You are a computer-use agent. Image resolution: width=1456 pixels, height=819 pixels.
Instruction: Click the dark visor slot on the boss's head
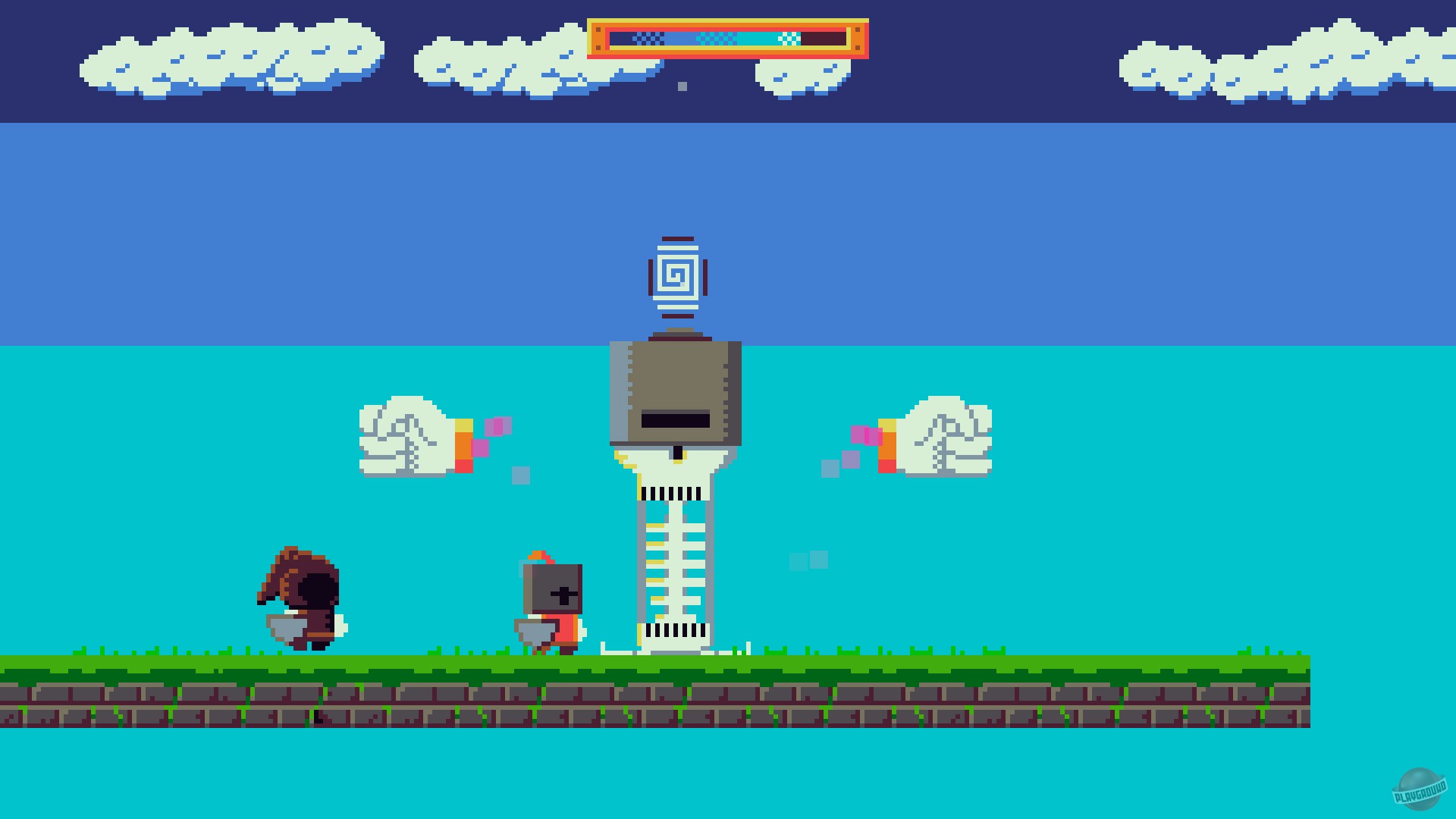(x=675, y=418)
